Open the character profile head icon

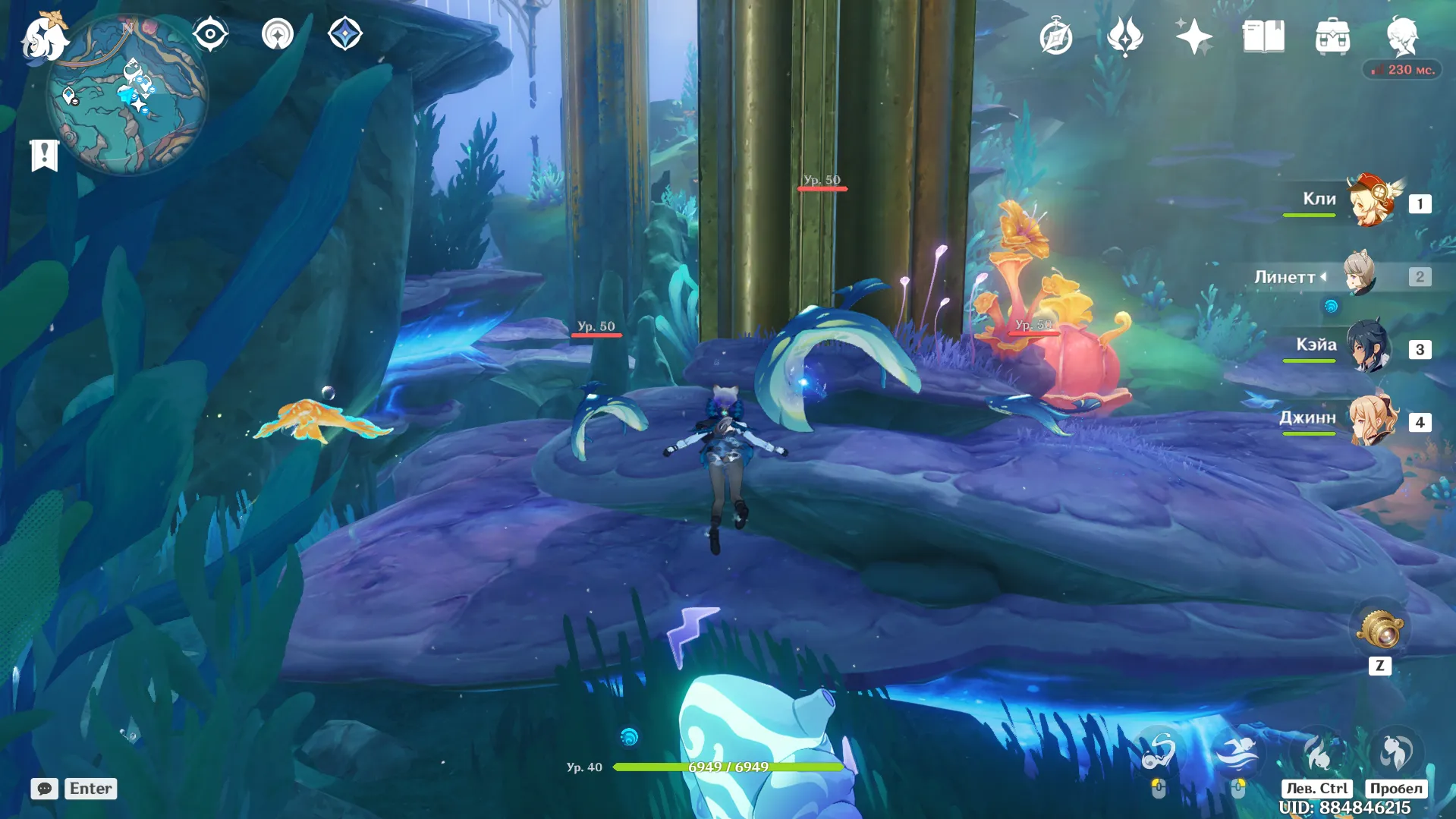(1402, 36)
